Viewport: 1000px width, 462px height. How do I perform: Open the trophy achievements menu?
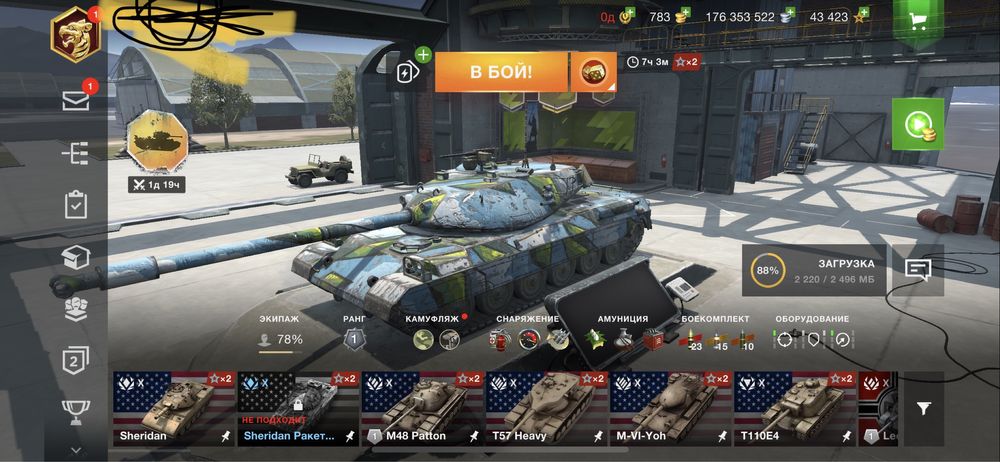75,410
